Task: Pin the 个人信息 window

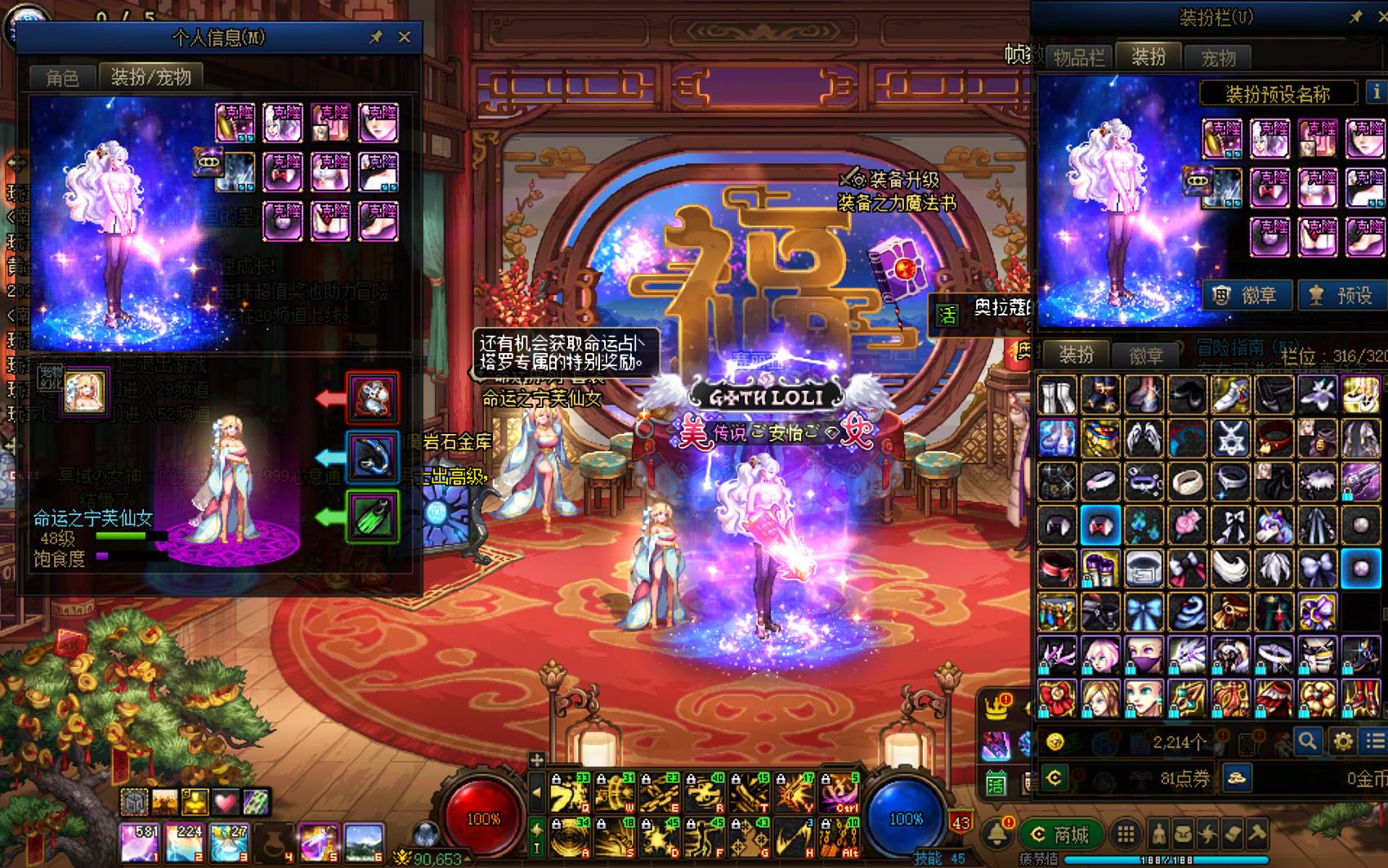Action: click(376, 37)
